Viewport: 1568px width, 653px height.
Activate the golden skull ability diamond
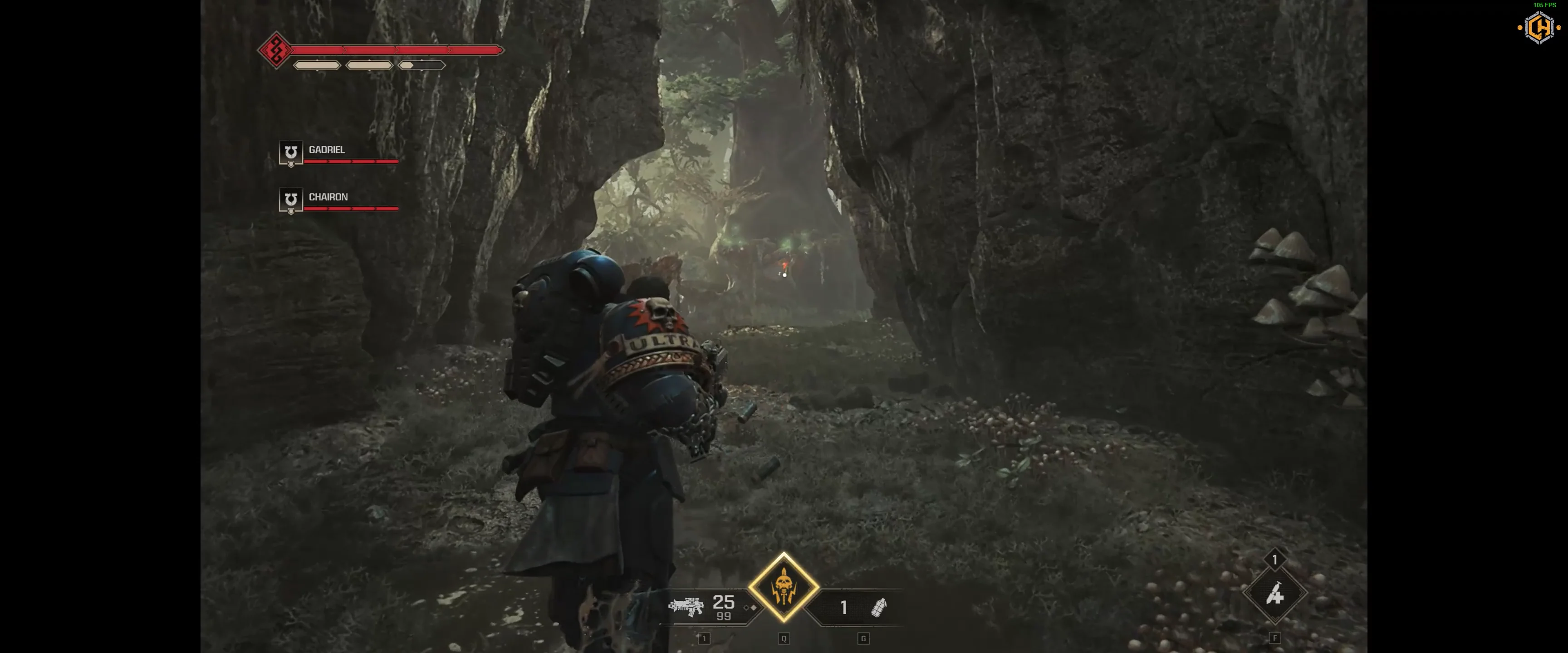(x=784, y=587)
